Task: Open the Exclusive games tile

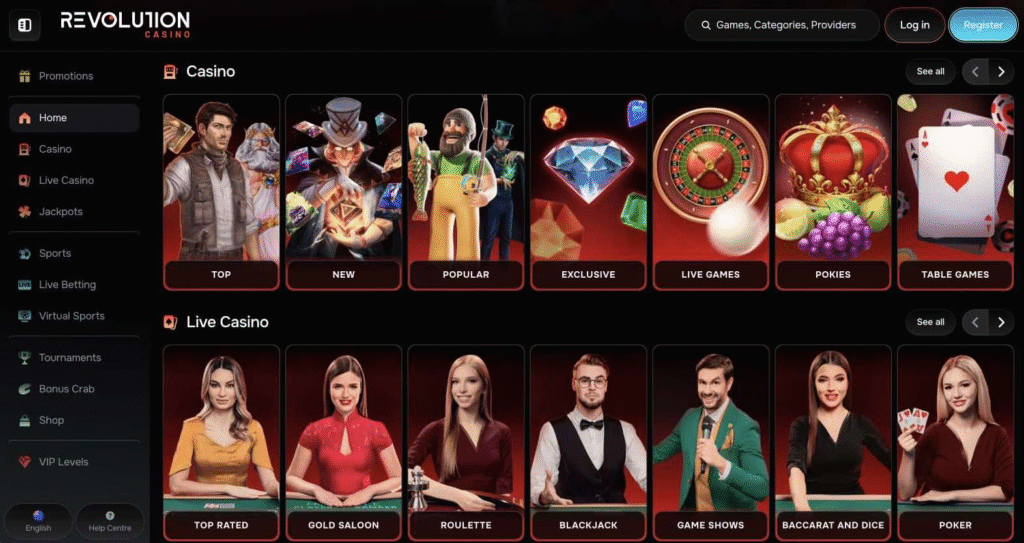Action: (588, 192)
